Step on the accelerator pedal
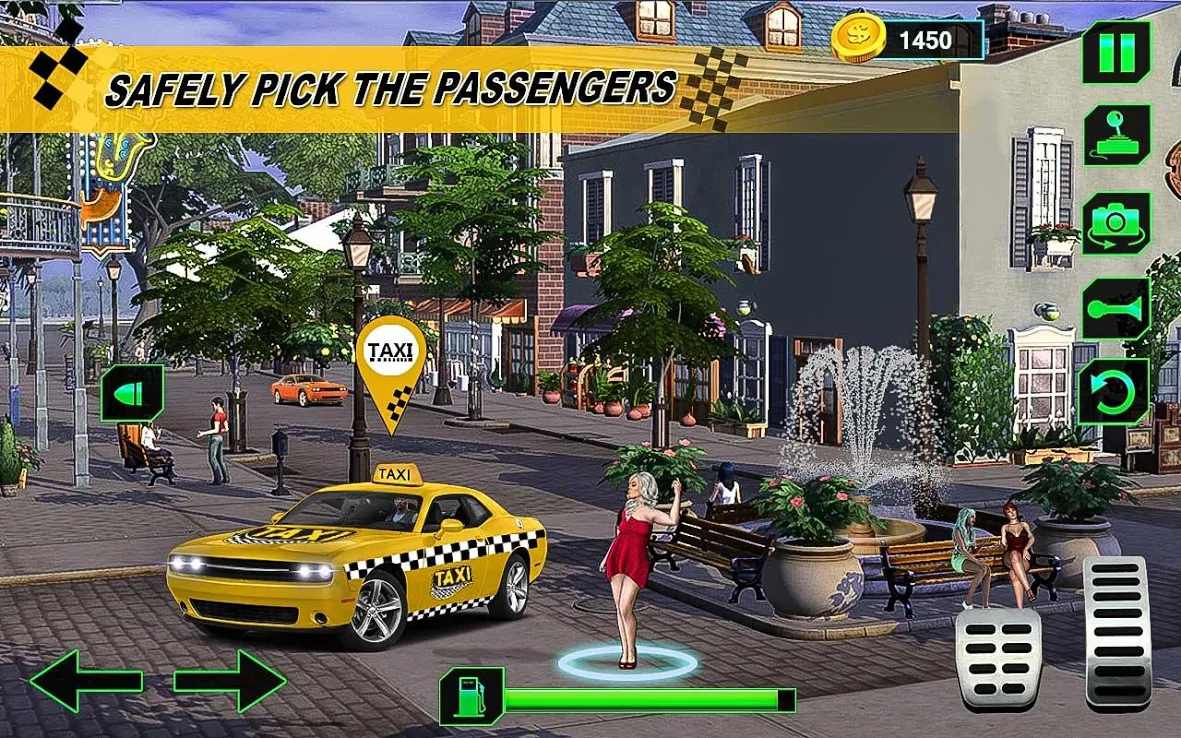 coord(1117,632)
